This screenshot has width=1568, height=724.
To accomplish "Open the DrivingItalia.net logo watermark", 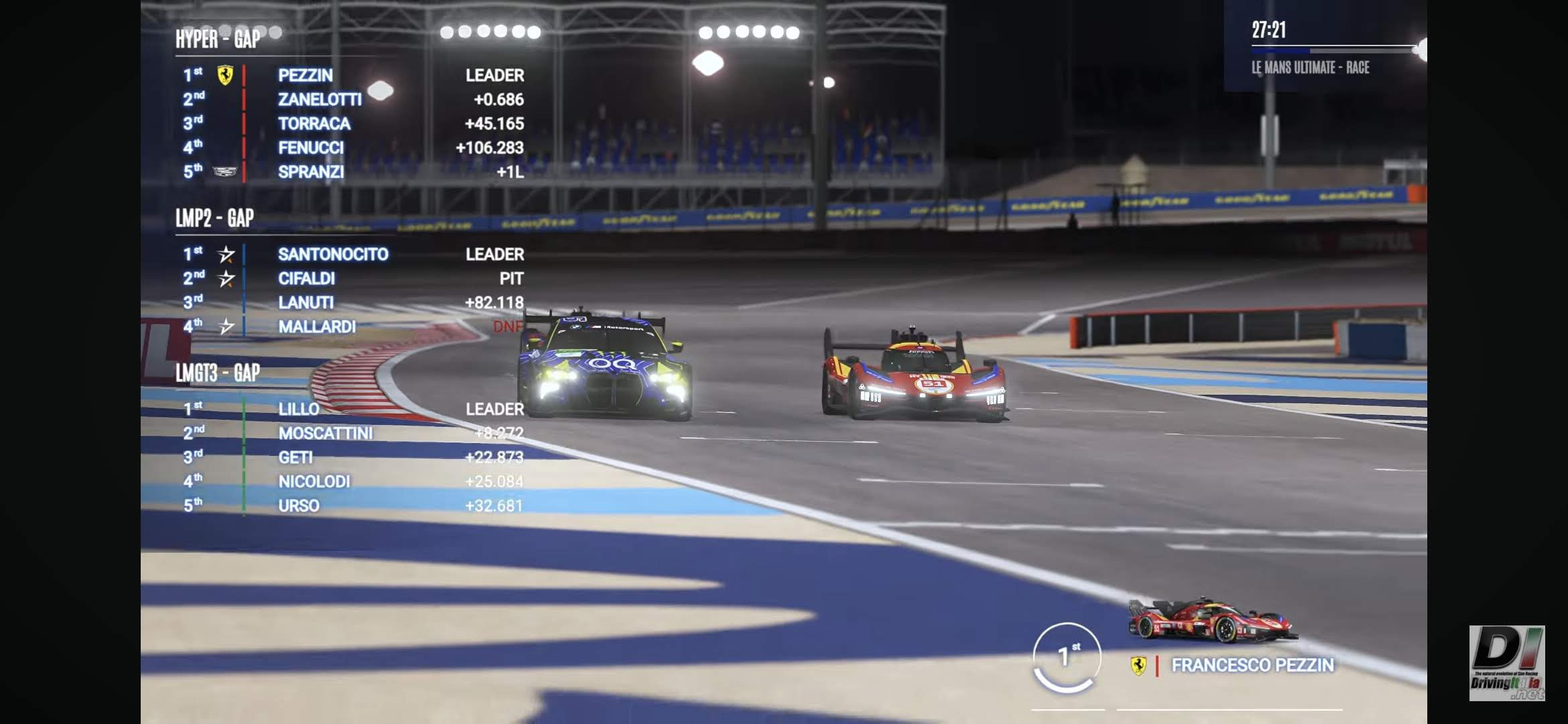I will 1506,662.
